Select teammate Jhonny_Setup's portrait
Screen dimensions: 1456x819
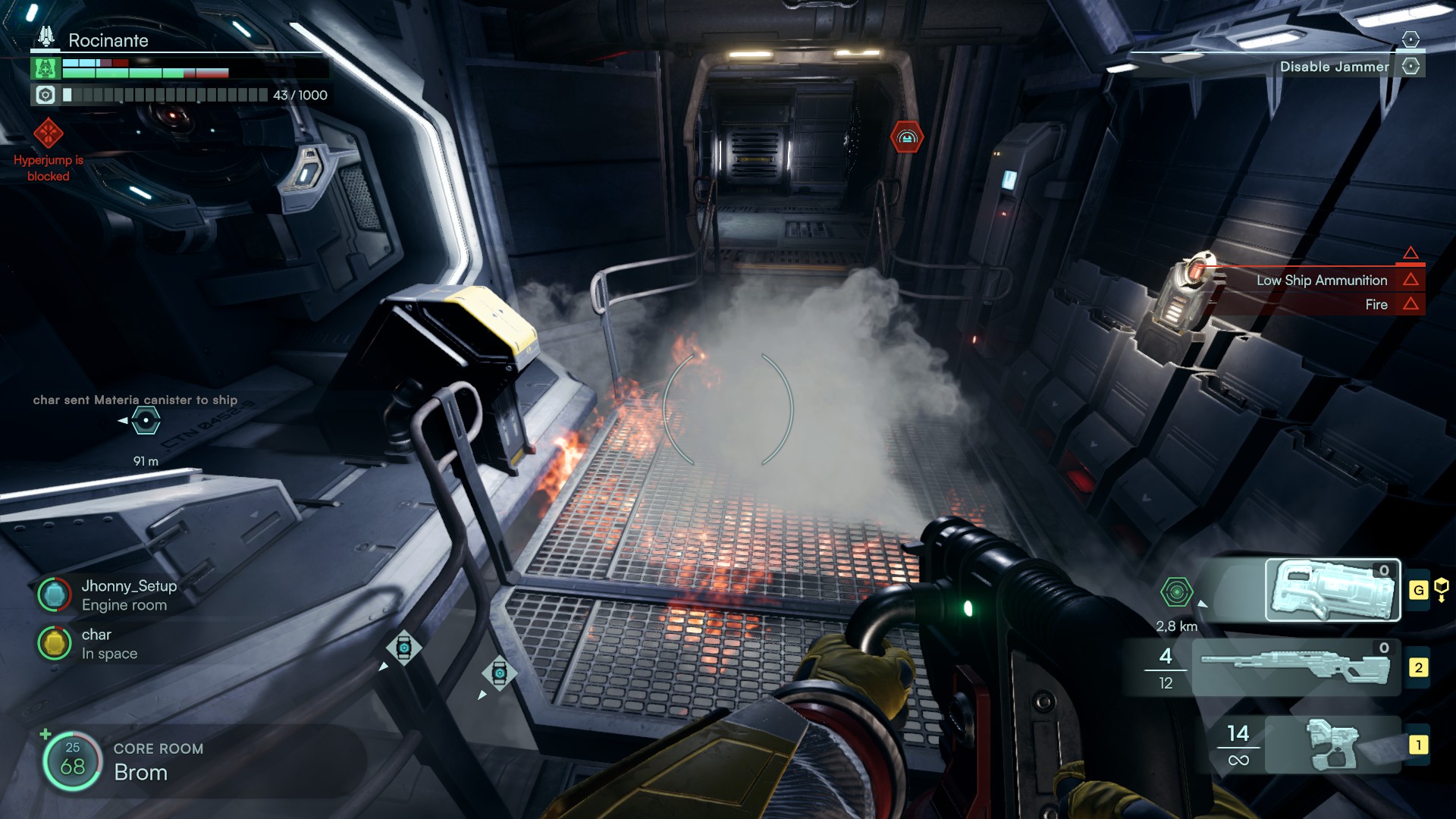[54, 595]
